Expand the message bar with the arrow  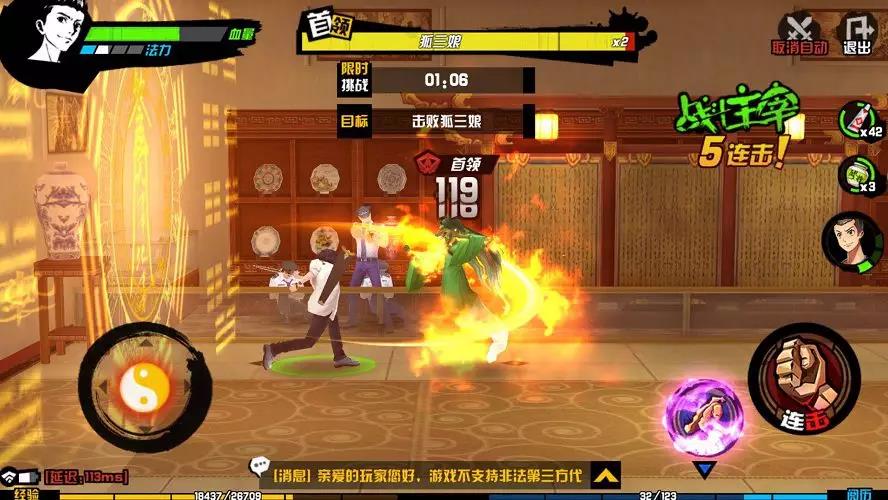click(x=603, y=474)
